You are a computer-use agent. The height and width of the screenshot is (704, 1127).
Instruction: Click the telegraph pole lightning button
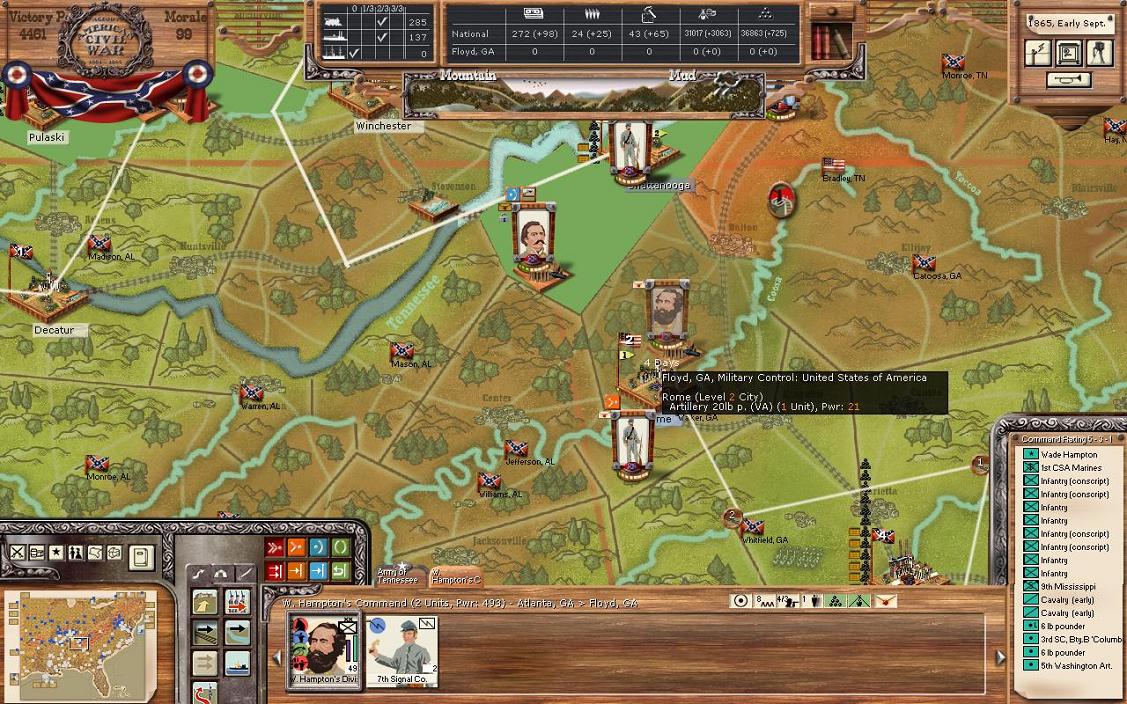[x=1039, y=54]
